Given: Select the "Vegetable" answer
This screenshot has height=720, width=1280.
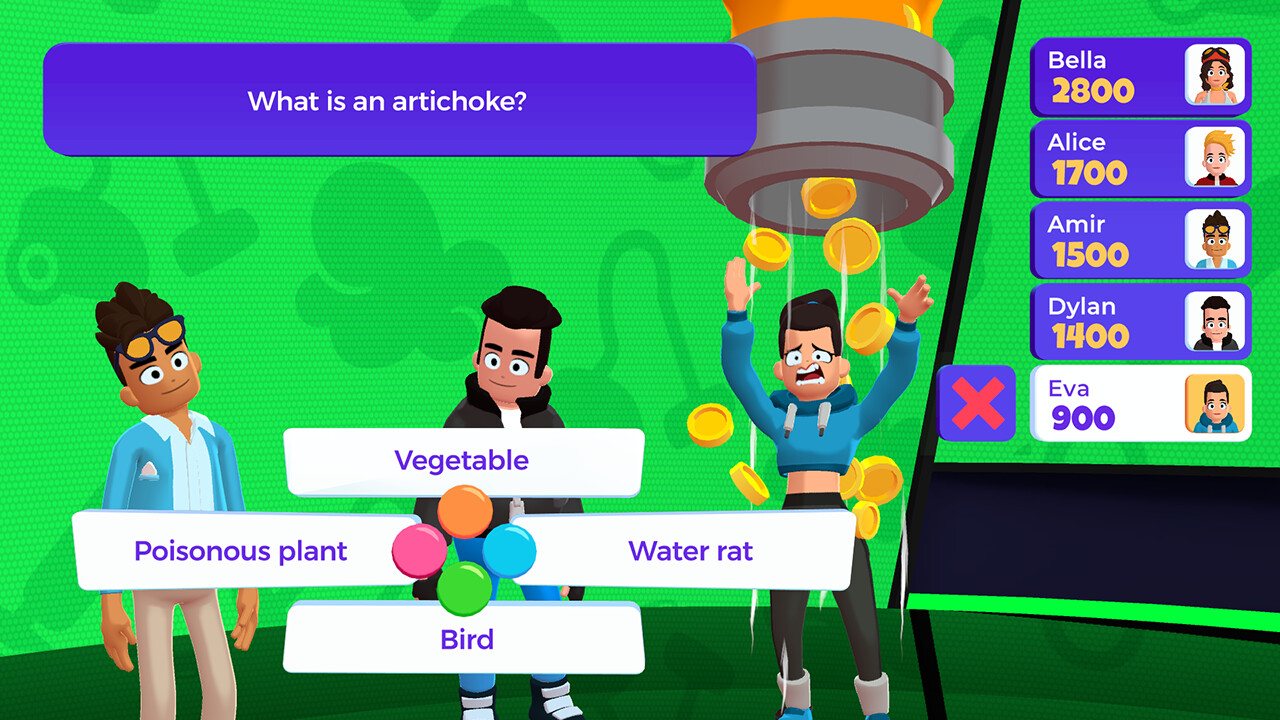Looking at the screenshot, I should click(463, 461).
